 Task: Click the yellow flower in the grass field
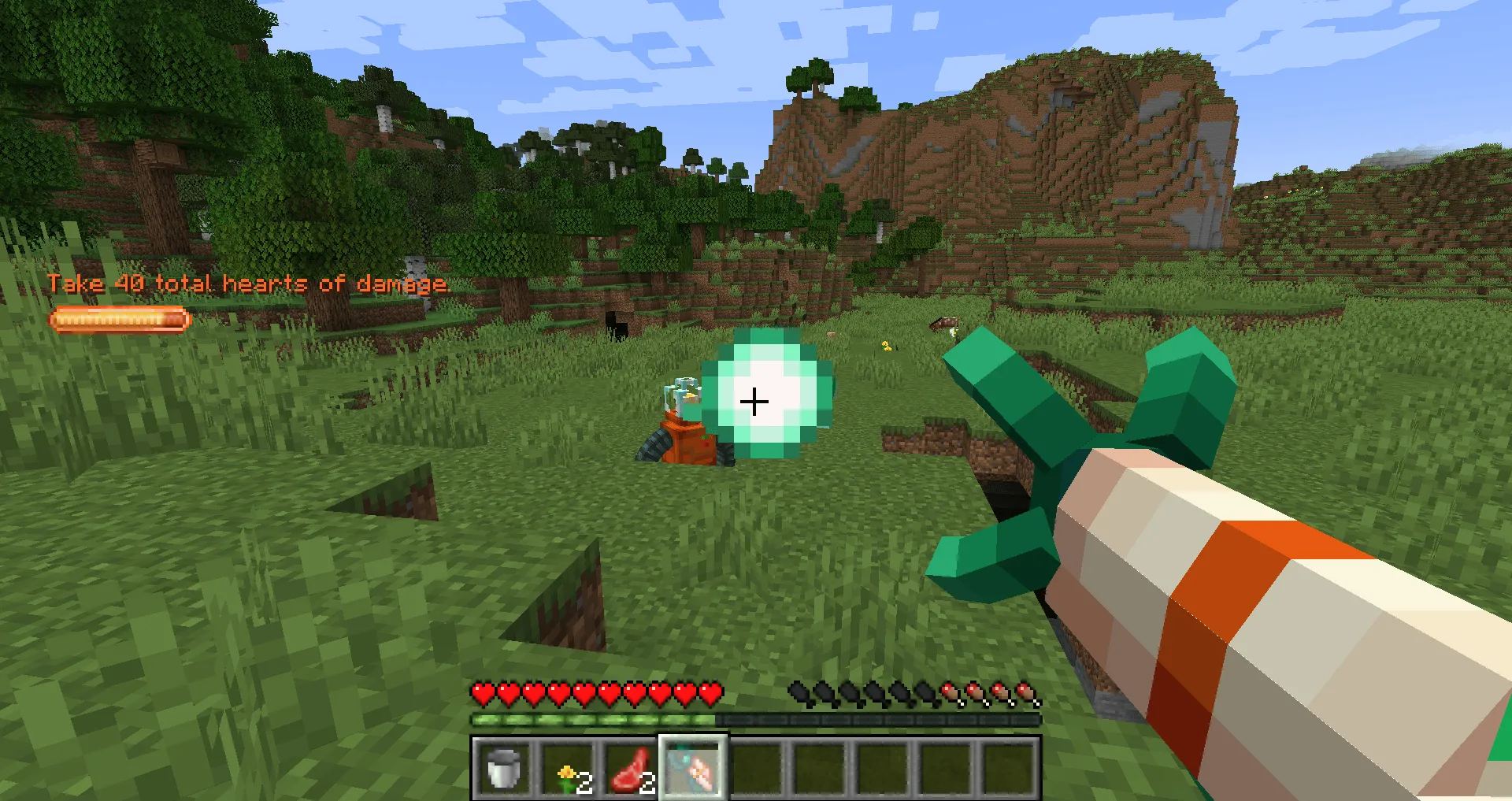click(x=886, y=347)
